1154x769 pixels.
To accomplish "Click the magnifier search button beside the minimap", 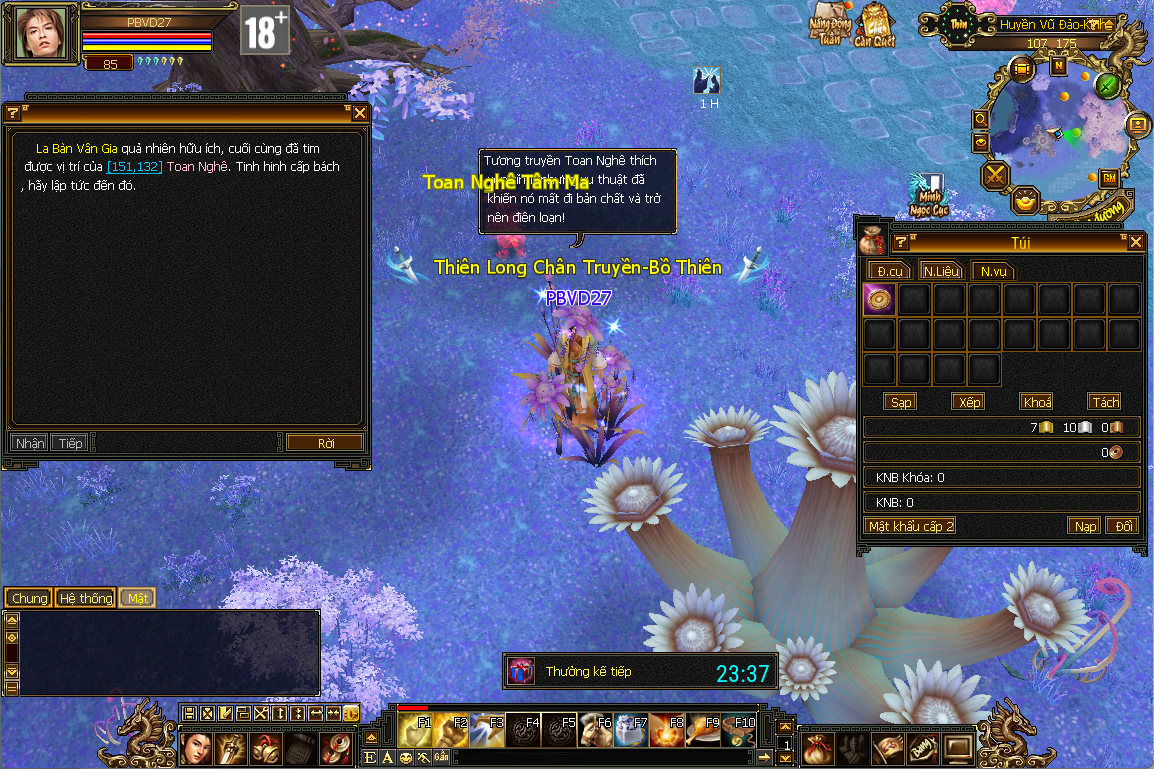I will coord(981,120).
